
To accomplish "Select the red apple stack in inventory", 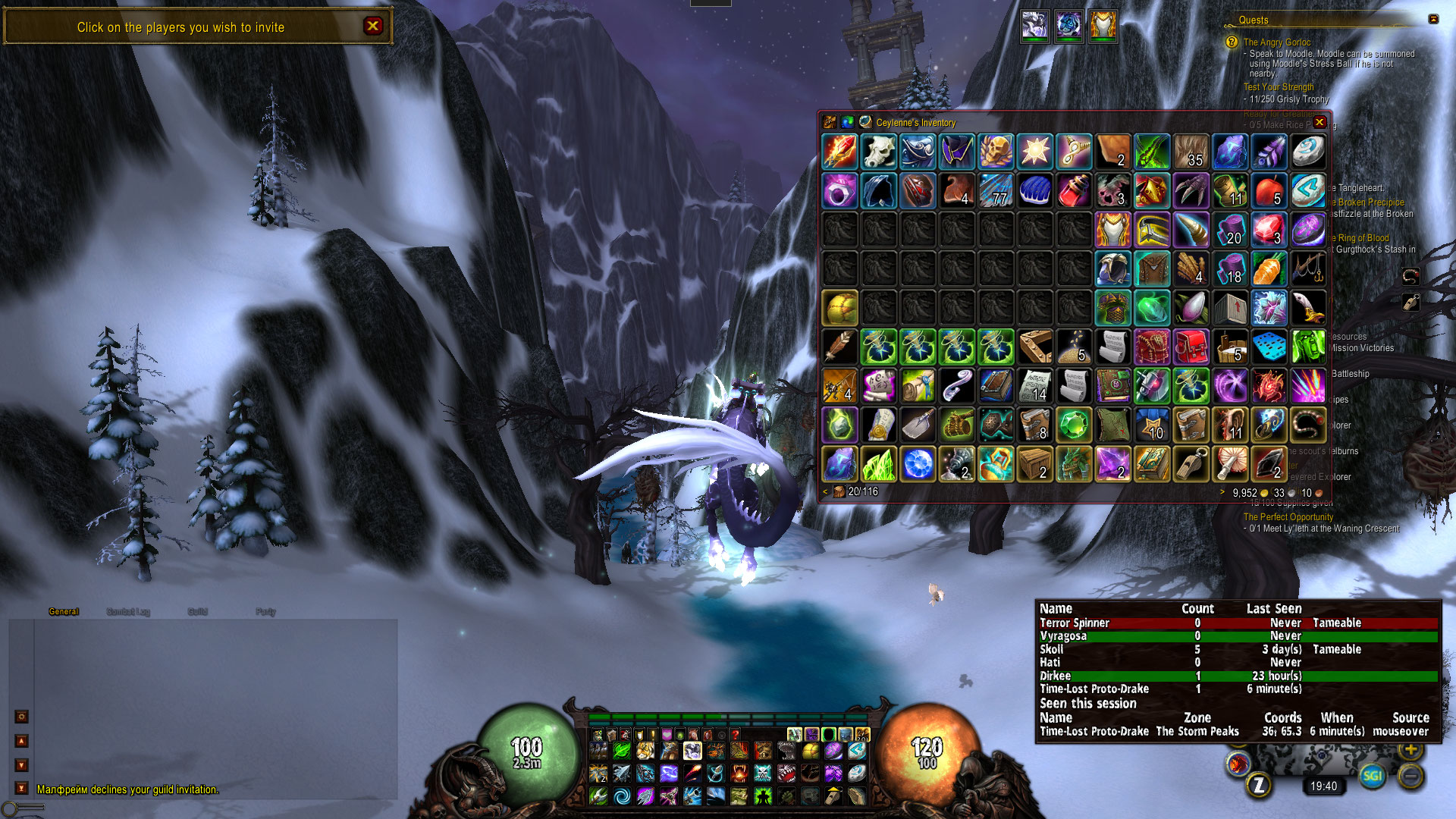I will [1269, 190].
